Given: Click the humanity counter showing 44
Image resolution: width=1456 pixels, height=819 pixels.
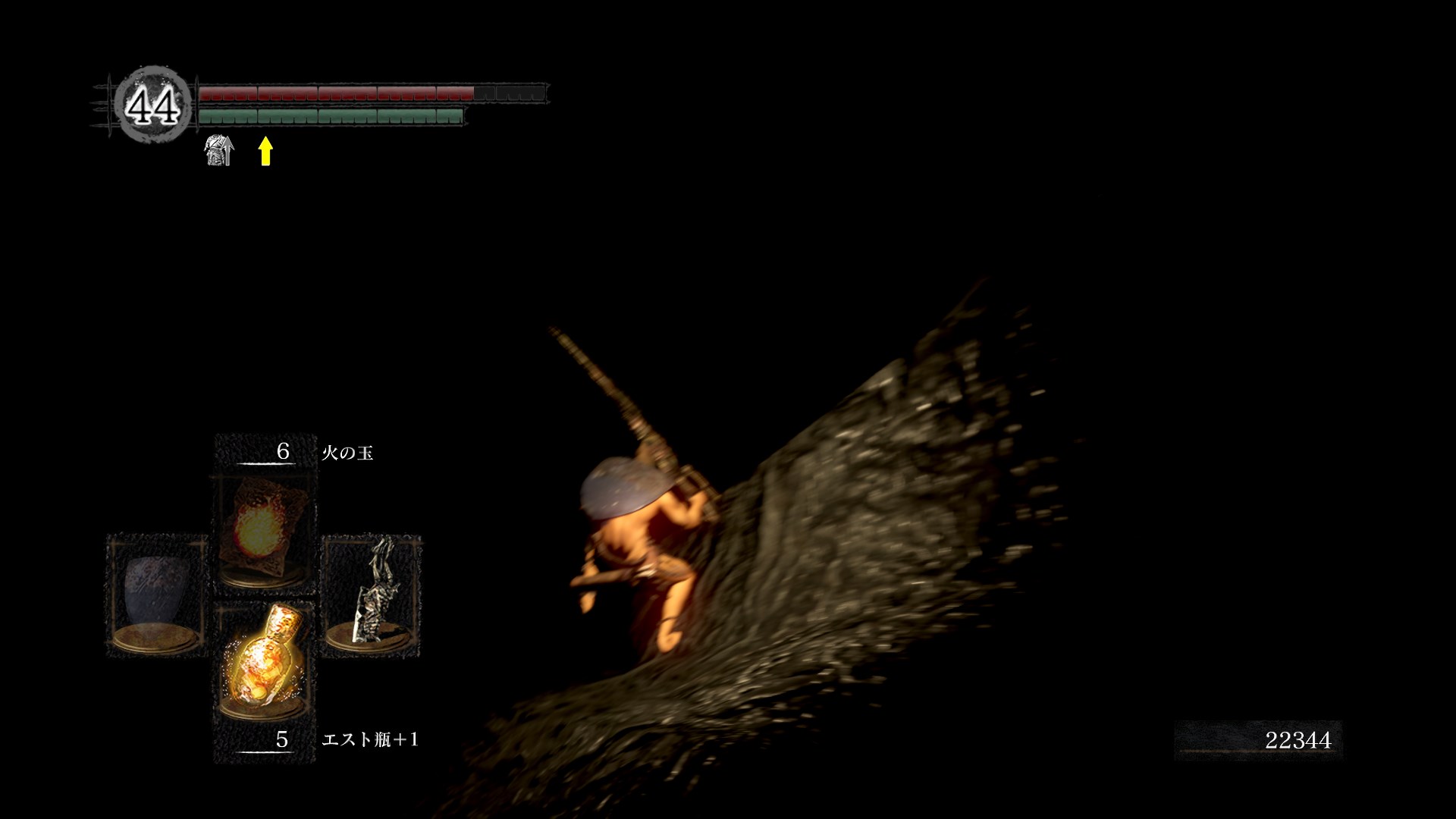Looking at the screenshot, I should click(152, 105).
